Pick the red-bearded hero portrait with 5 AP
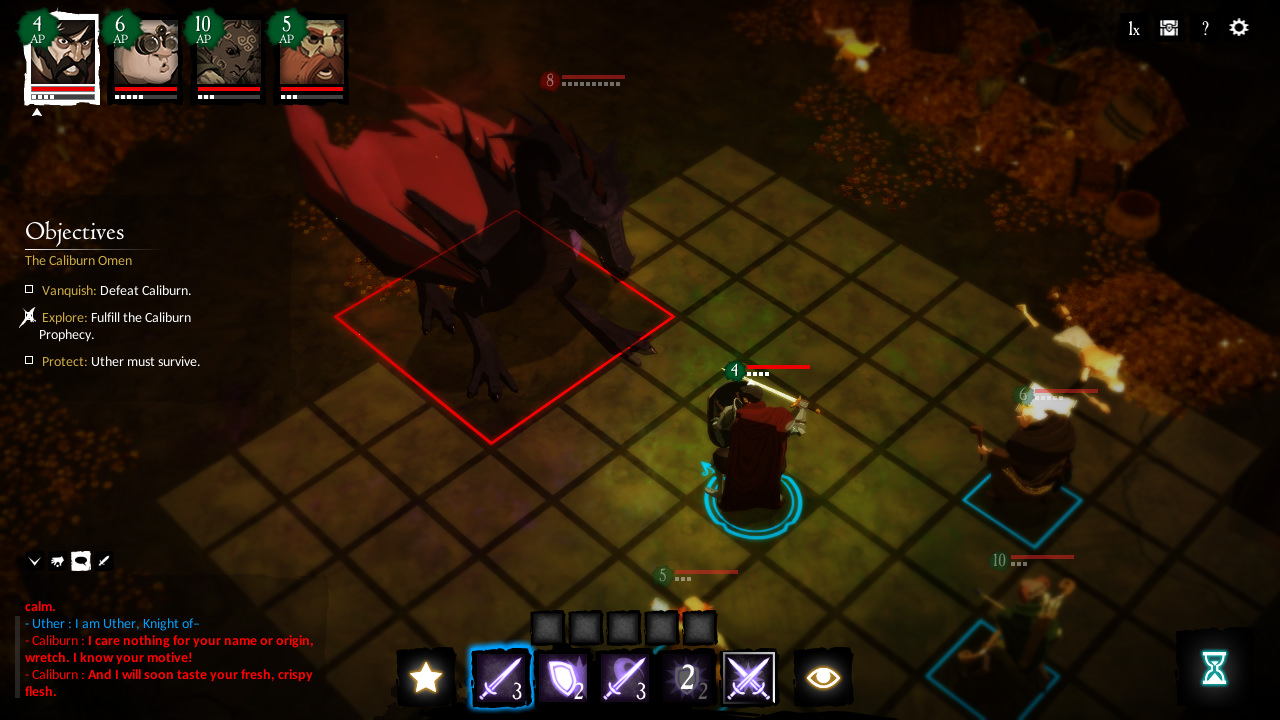This screenshot has width=1280, height=720. click(311, 55)
